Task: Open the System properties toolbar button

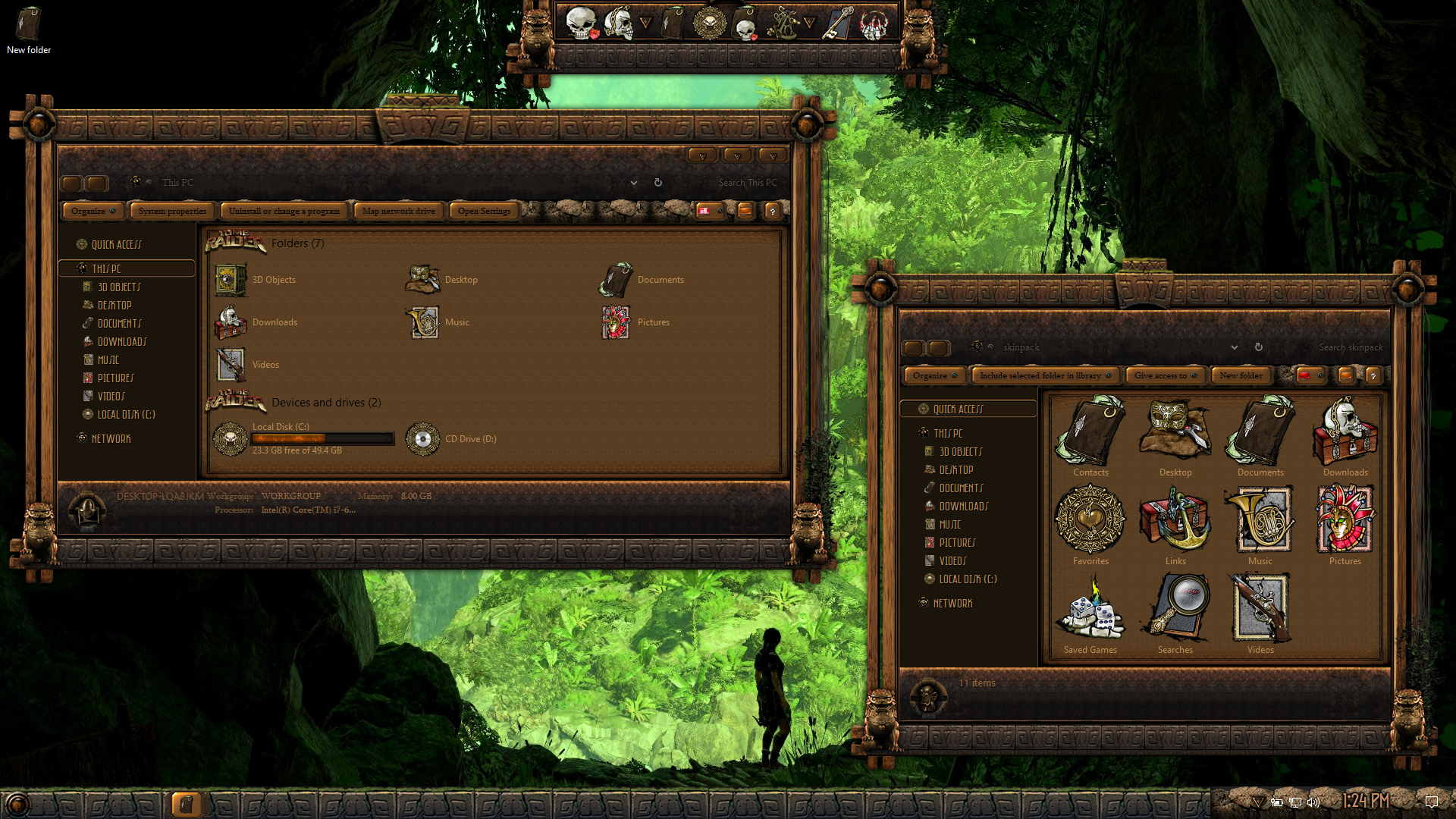Action: (172, 211)
